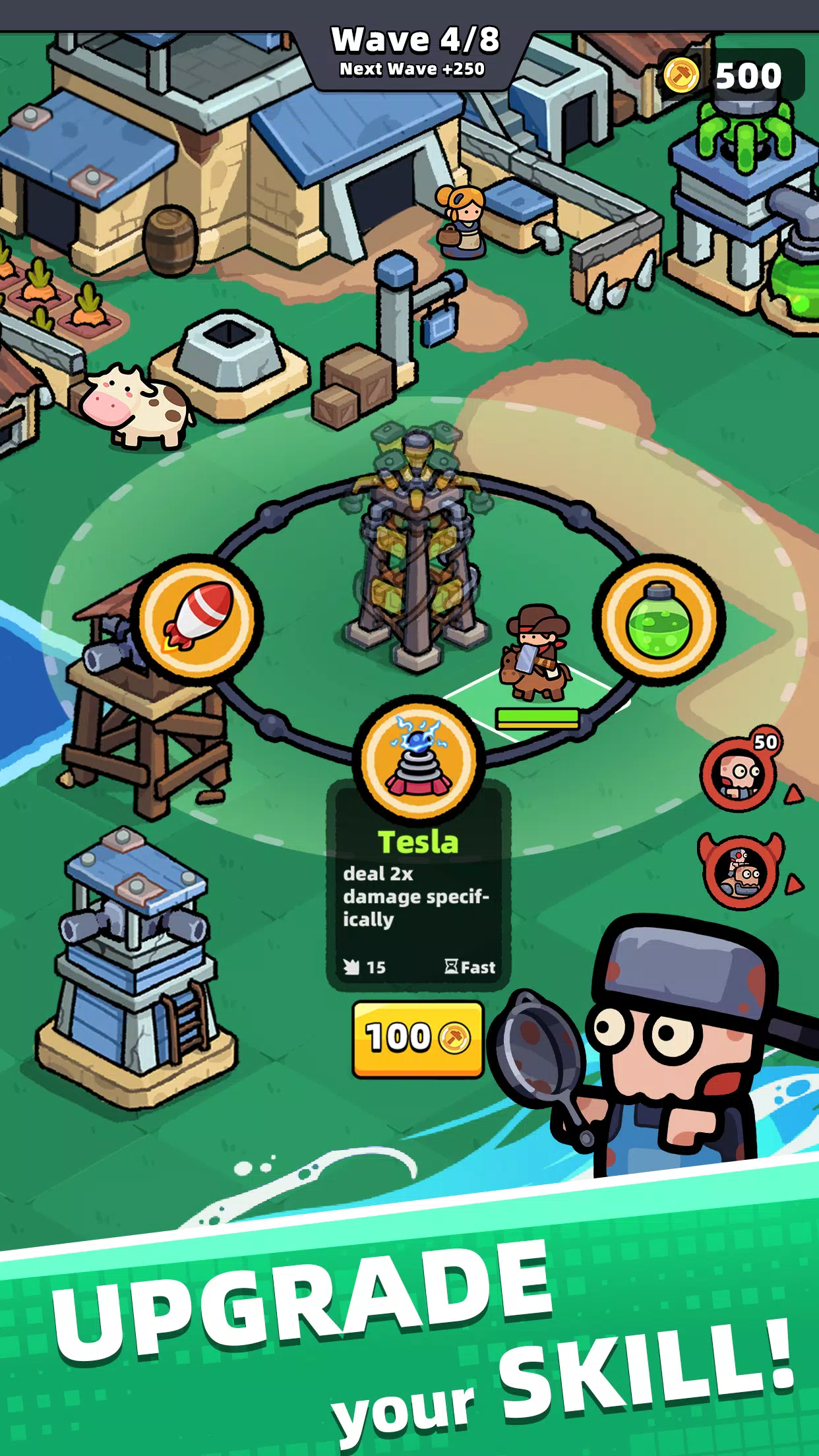
Task: Tap the horned boss wave indicator
Action: [741, 872]
